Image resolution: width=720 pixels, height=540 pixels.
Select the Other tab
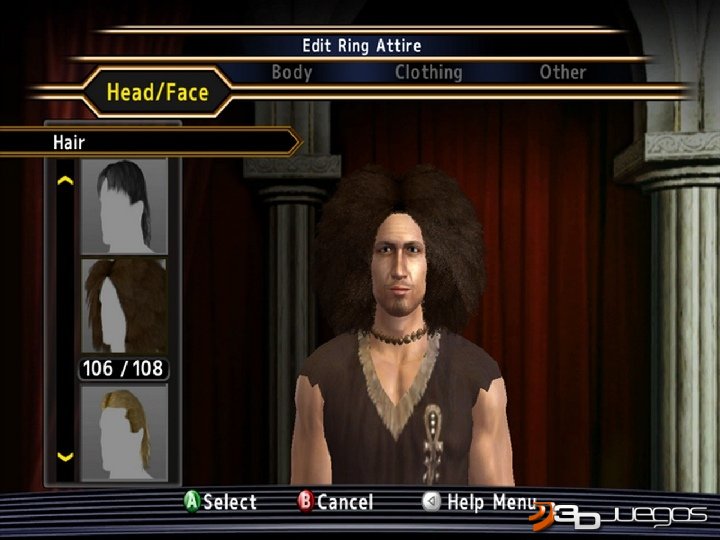(563, 72)
